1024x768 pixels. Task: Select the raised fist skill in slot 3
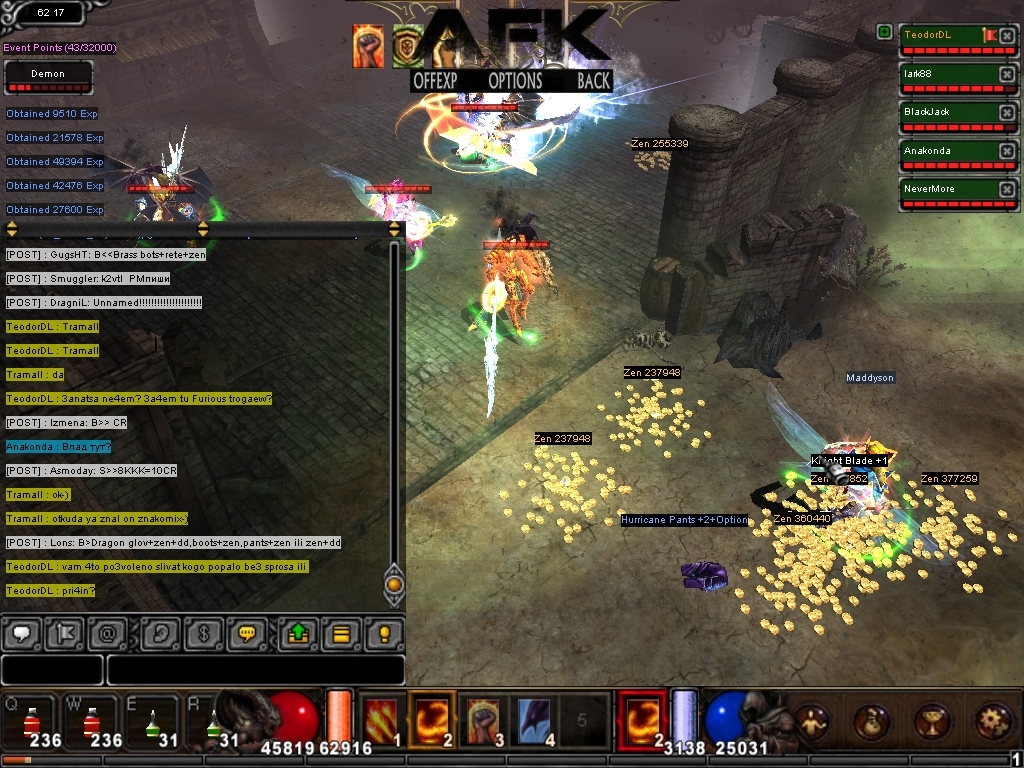(484, 718)
